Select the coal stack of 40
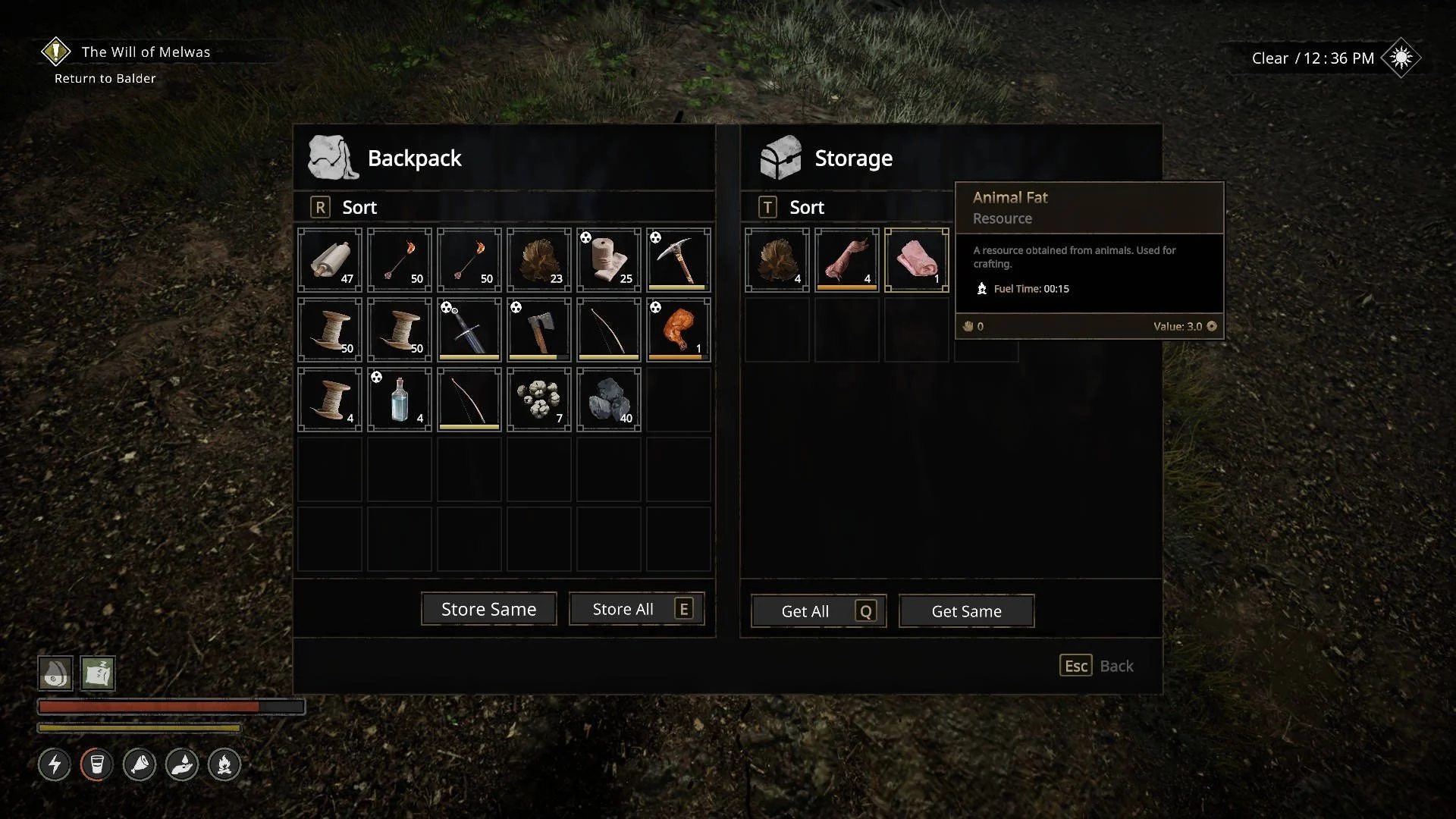Image resolution: width=1456 pixels, height=819 pixels. point(608,399)
